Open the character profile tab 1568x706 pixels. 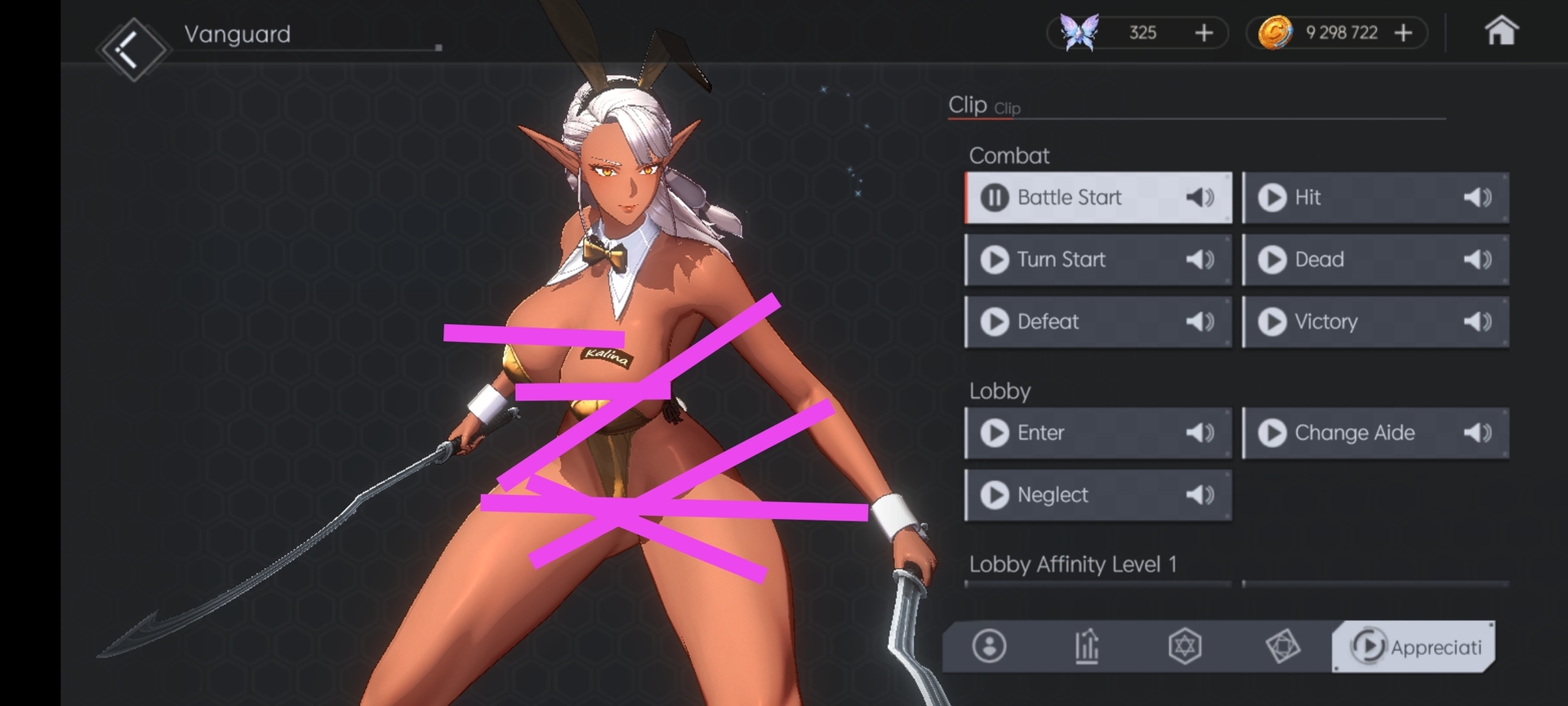pyautogui.click(x=989, y=646)
